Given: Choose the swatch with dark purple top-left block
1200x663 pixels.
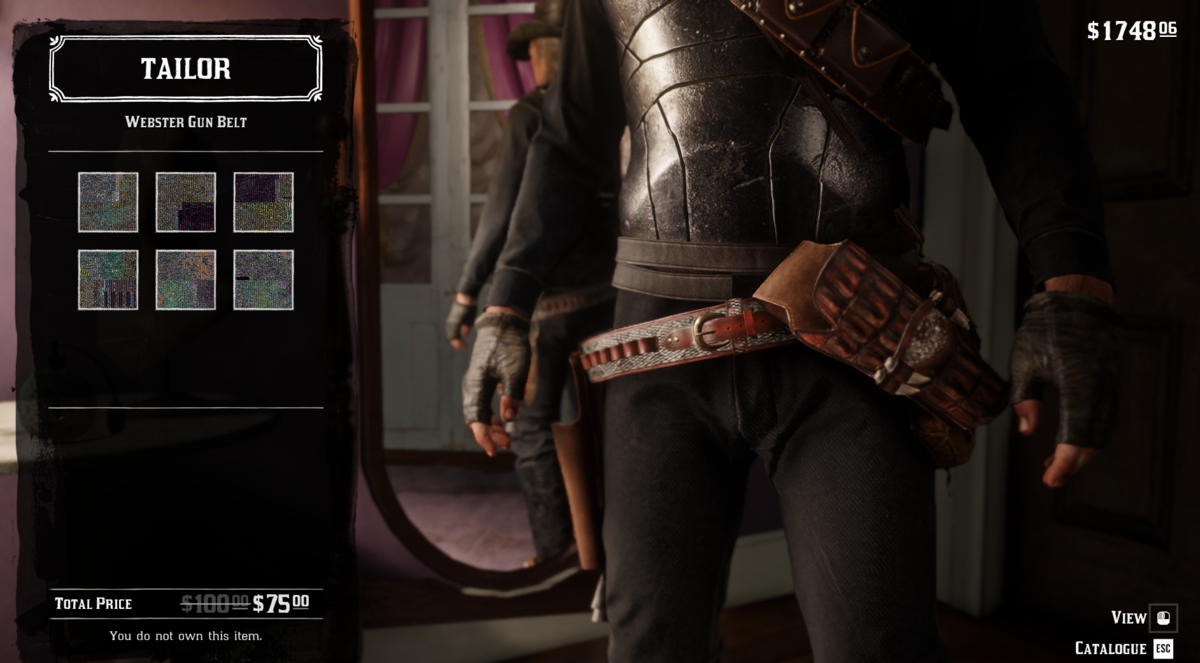Looking at the screenshot, I should pyautogui.click(x=264, y=202).
